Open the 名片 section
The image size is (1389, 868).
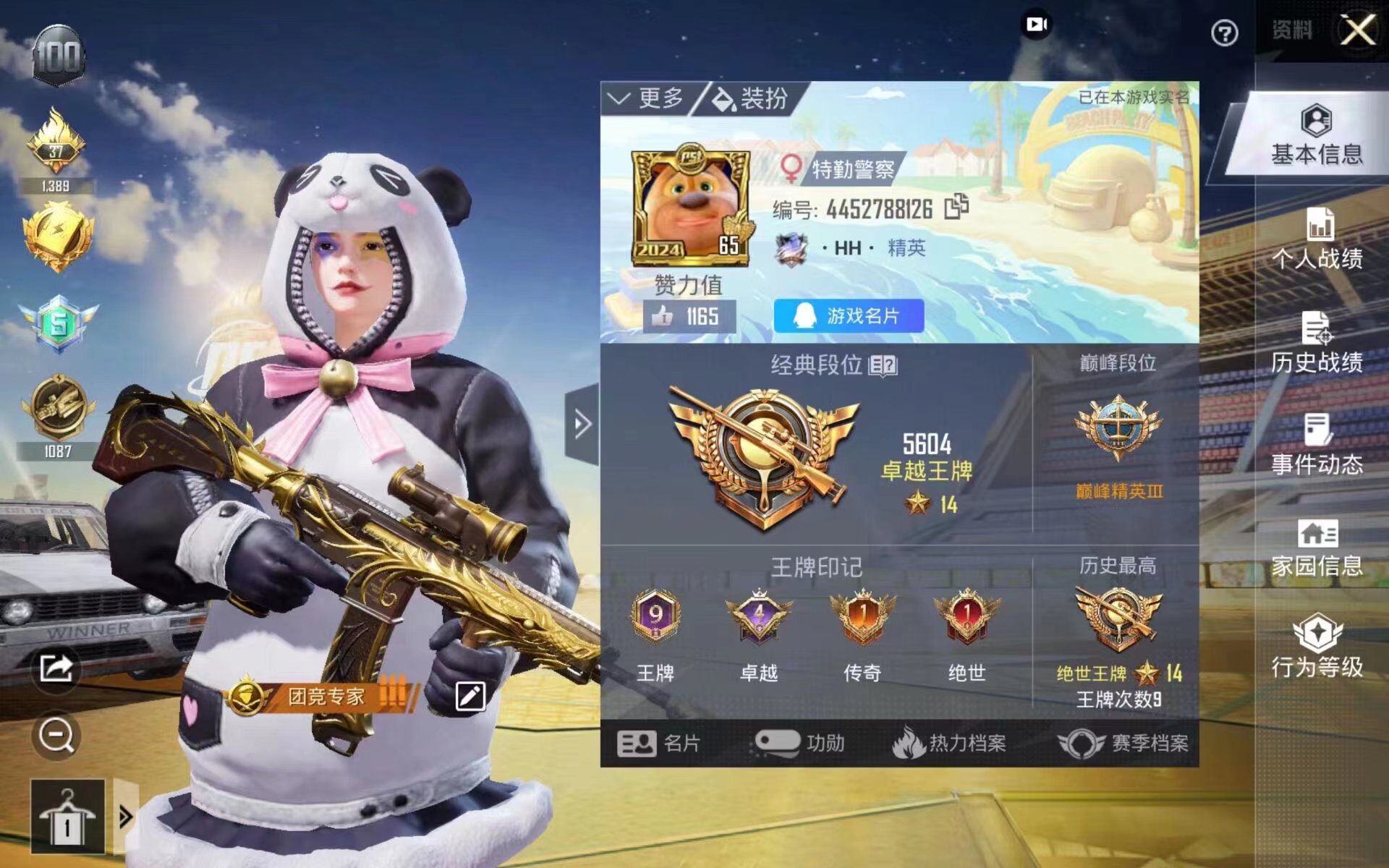(658, 743)
